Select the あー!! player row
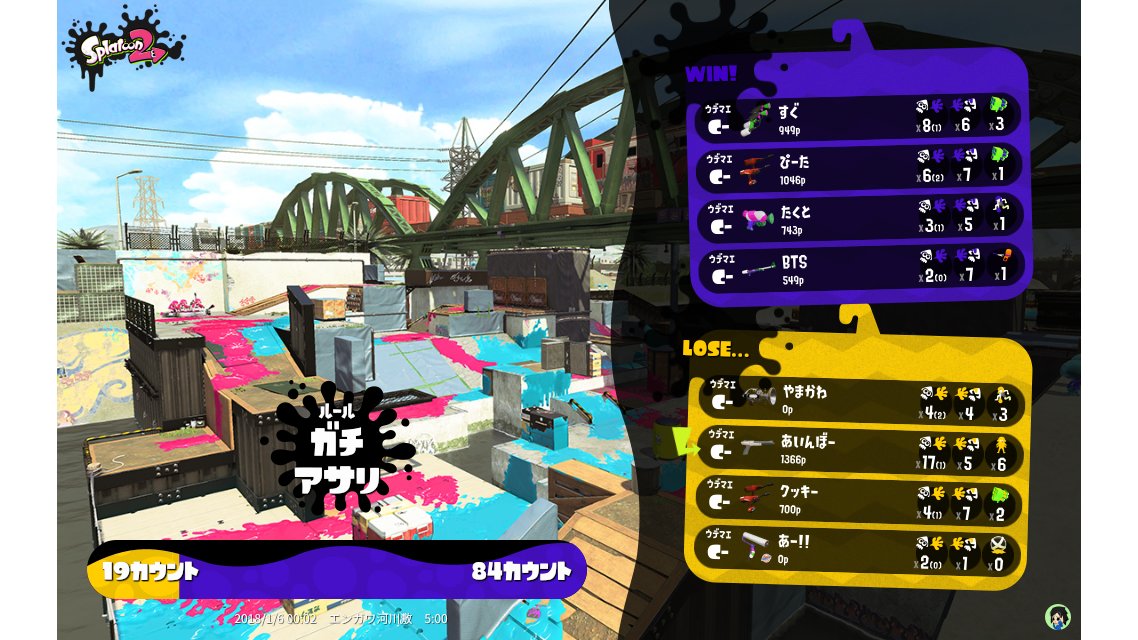The width and height of the screenshot is (1138, 640). pyautogui.click(x=860, y=550)
